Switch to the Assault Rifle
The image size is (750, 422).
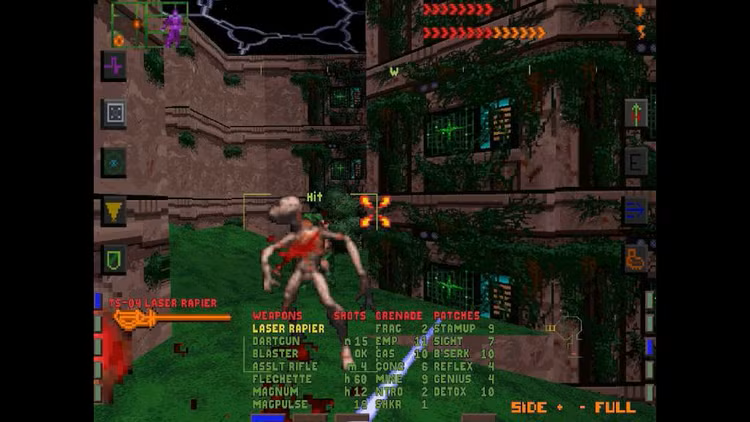[x=285, y=366]
